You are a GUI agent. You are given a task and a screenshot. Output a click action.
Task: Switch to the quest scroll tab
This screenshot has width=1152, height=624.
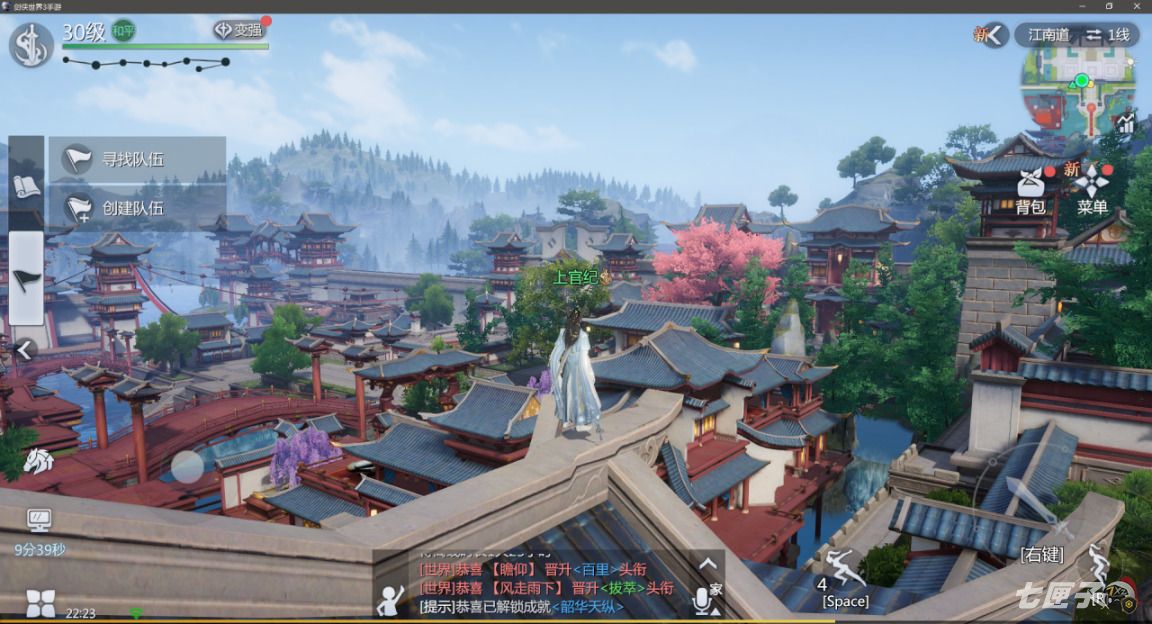pos(26,185)
